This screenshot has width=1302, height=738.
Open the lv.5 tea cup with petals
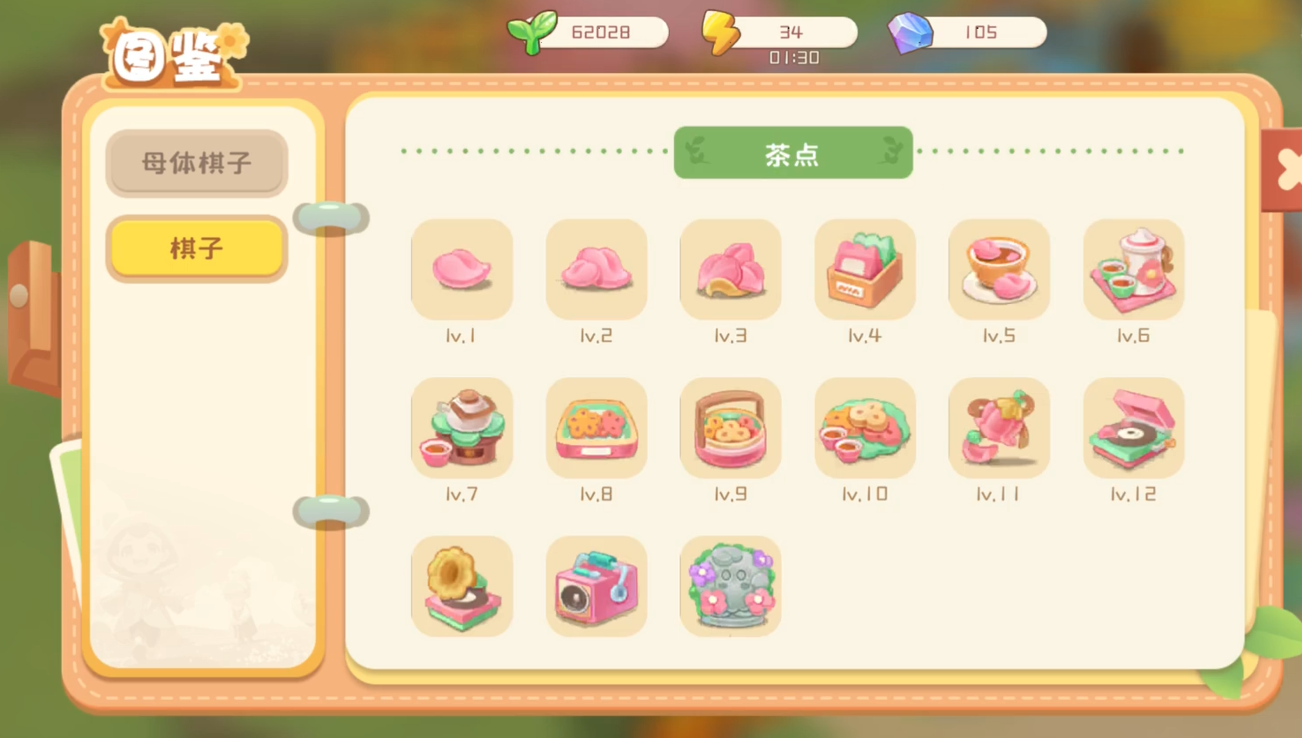[999, 270]
